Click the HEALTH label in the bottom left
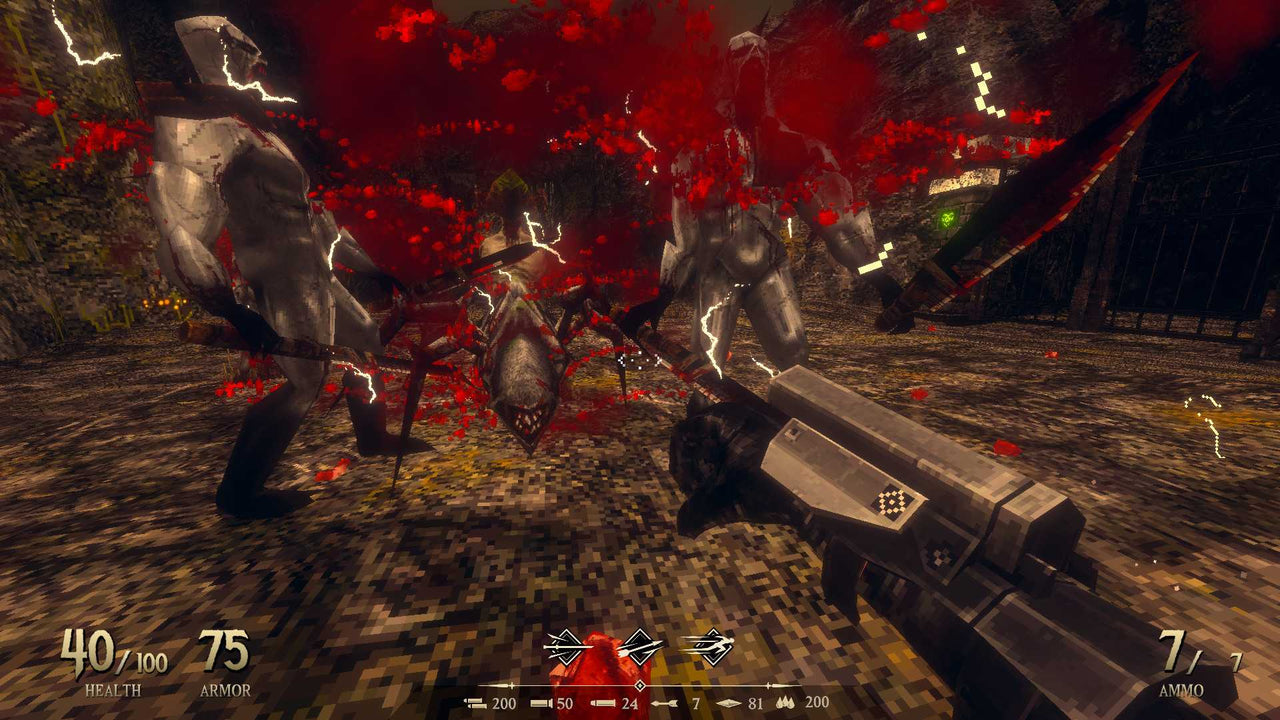The image size is (1280, 720). (x=113, y=688)
